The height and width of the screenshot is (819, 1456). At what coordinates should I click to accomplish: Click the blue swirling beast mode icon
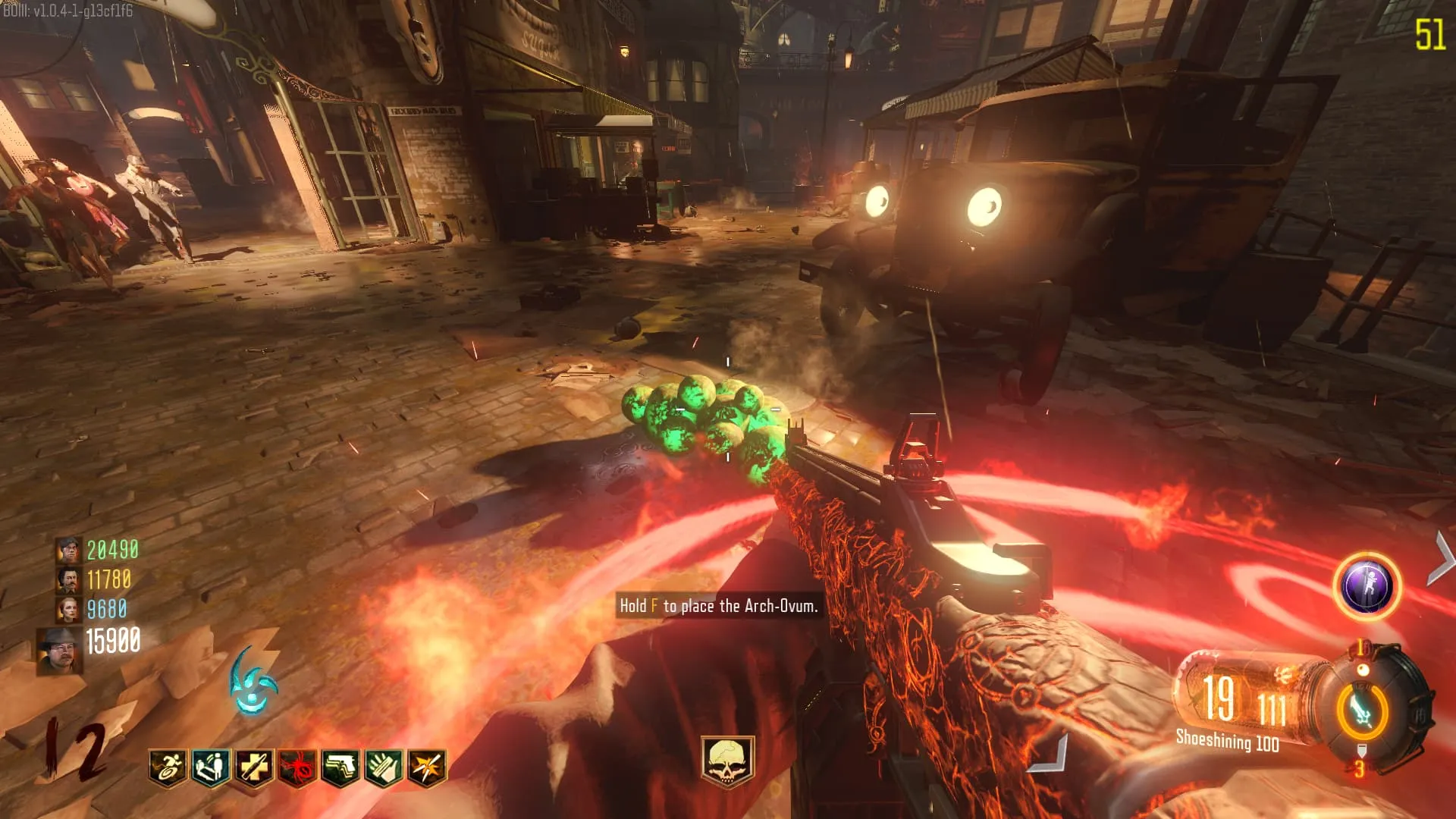253,682
